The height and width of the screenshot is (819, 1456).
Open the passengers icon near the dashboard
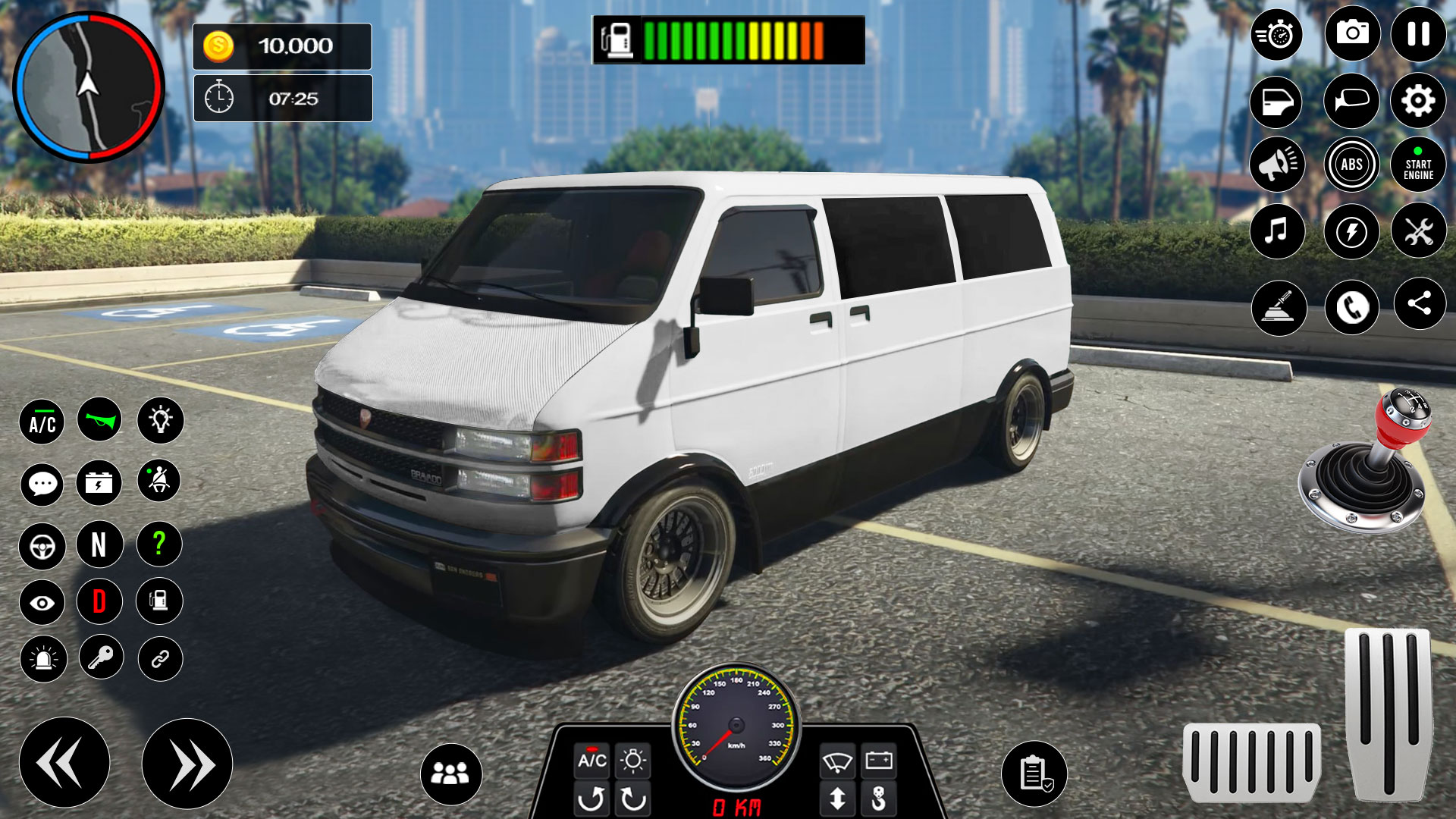(453, 773)
